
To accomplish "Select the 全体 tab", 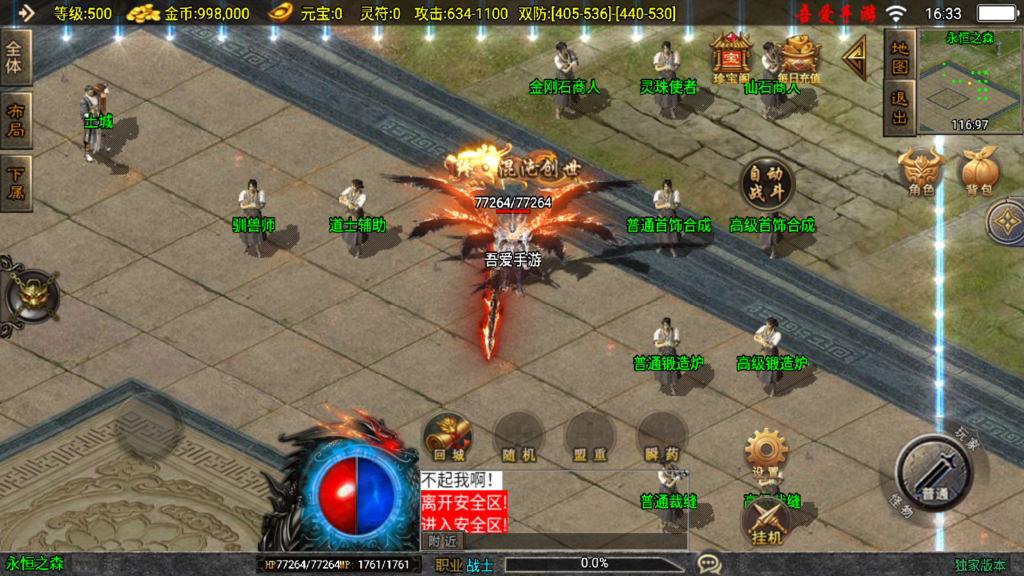I will [17, 57].
